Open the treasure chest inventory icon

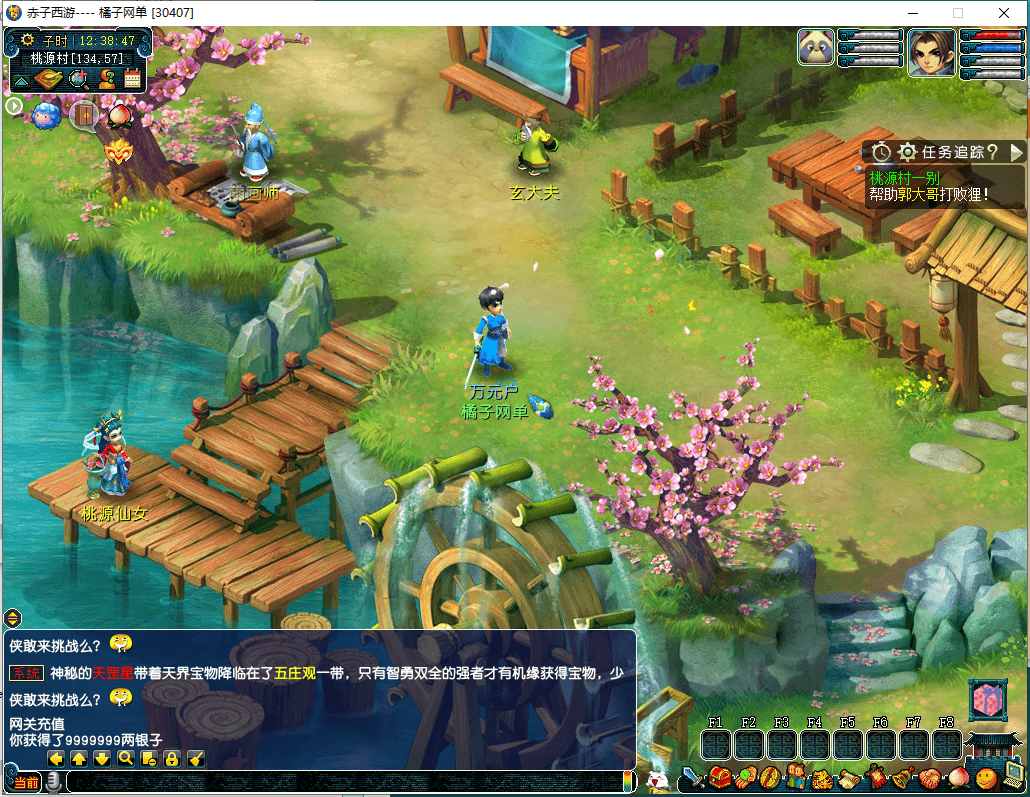(720, 777)
